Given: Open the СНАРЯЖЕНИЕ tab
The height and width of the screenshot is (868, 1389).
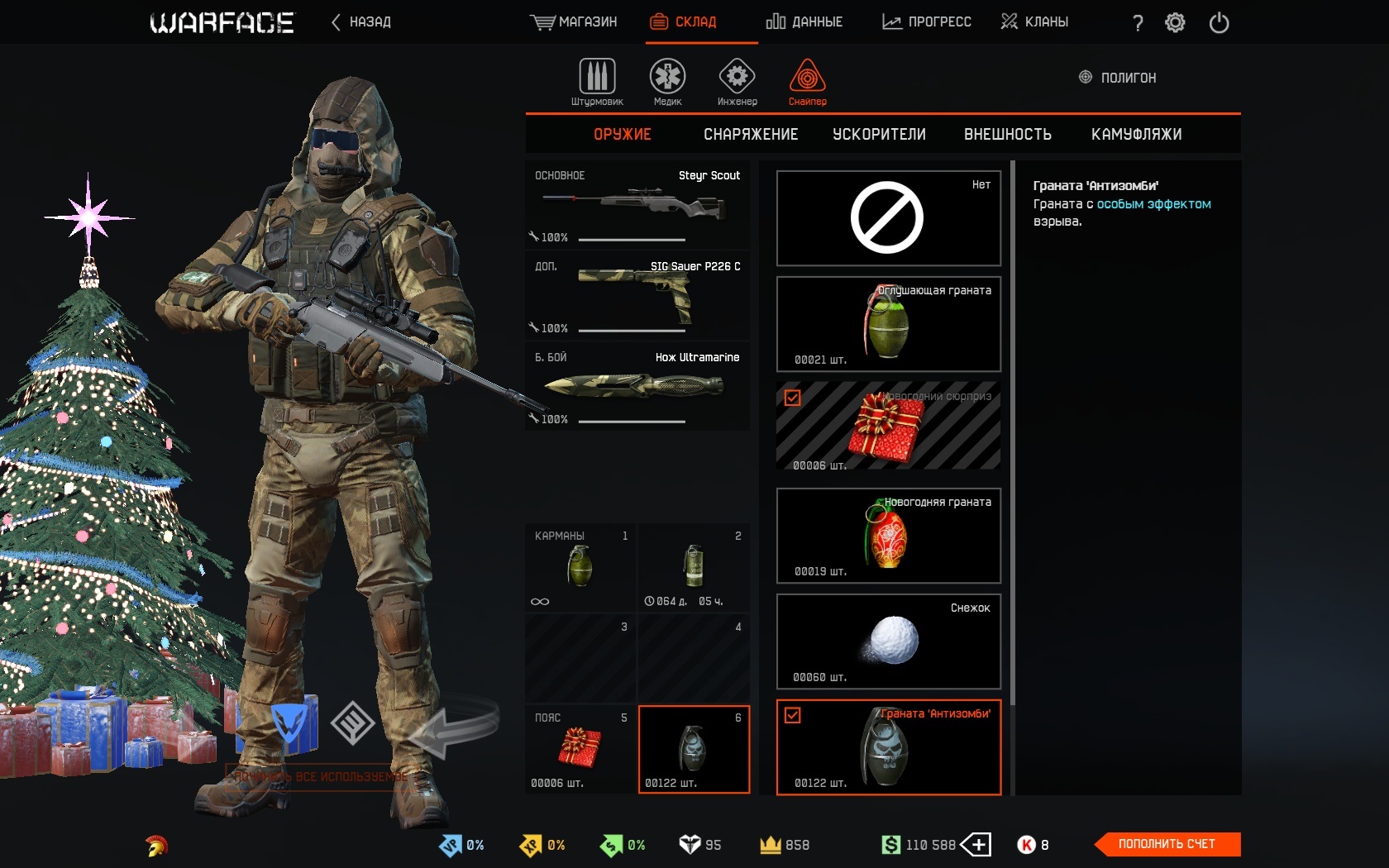Looking at the screenshot, I should pos(751,134).
